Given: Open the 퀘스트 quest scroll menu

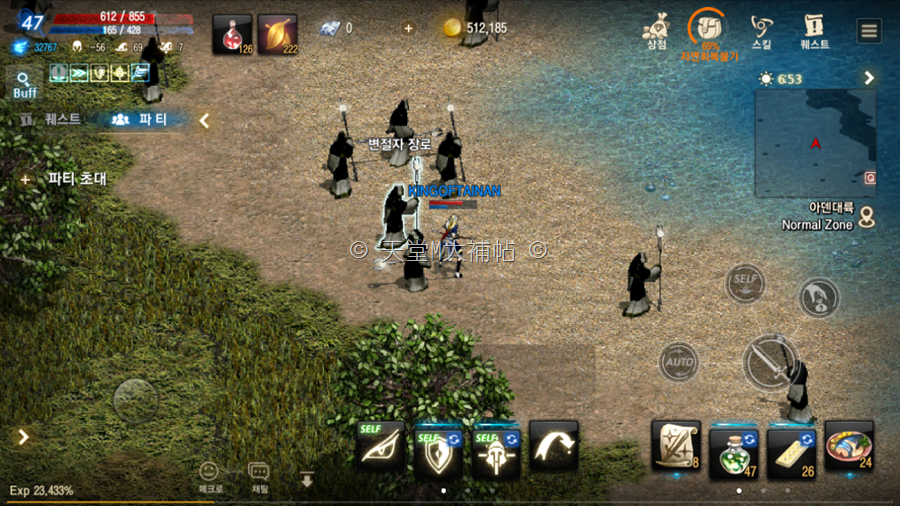Looking at the screenshot, I should (814, 31).
